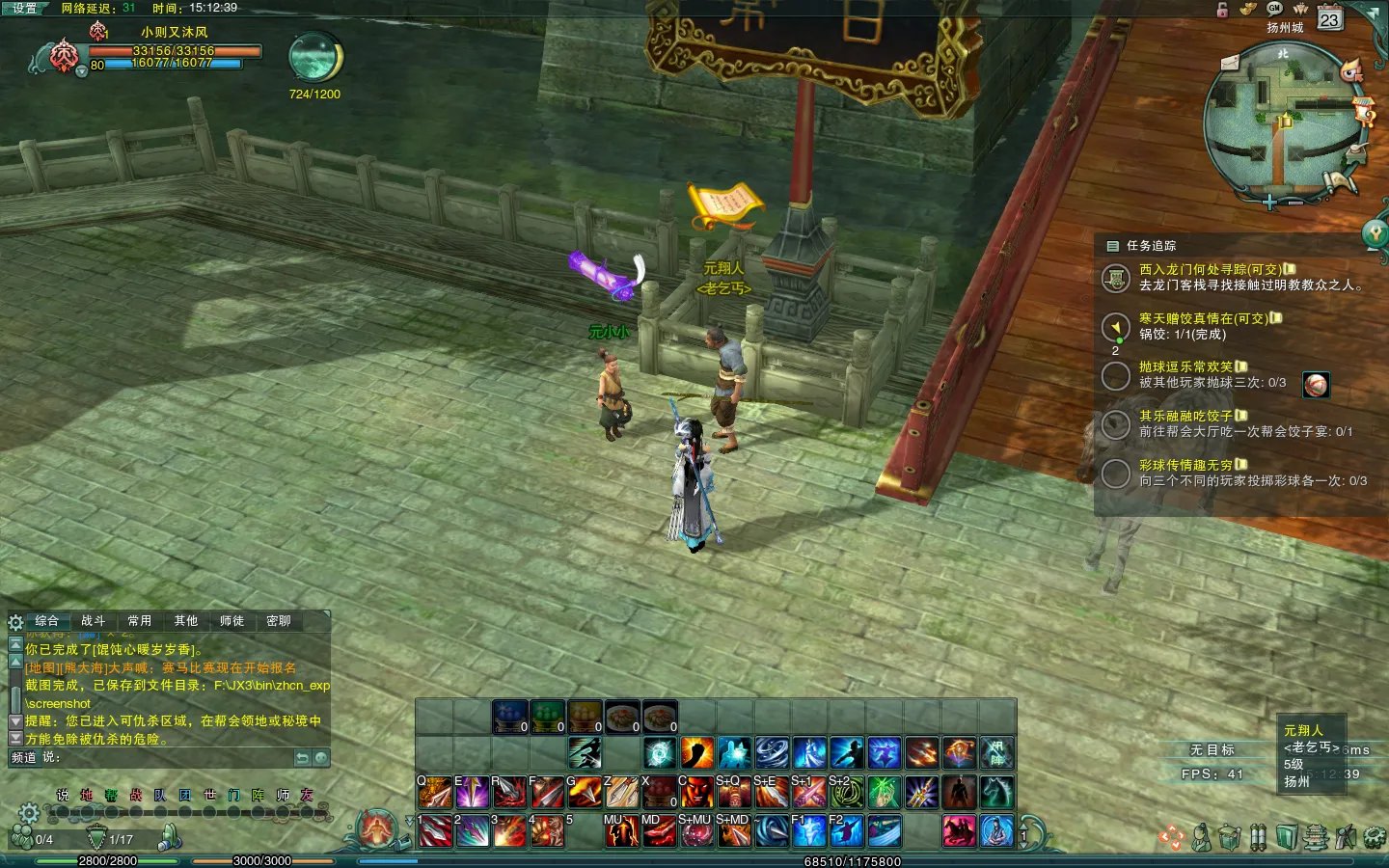Activate the flaming fist skill icon

tap(696, 752)
